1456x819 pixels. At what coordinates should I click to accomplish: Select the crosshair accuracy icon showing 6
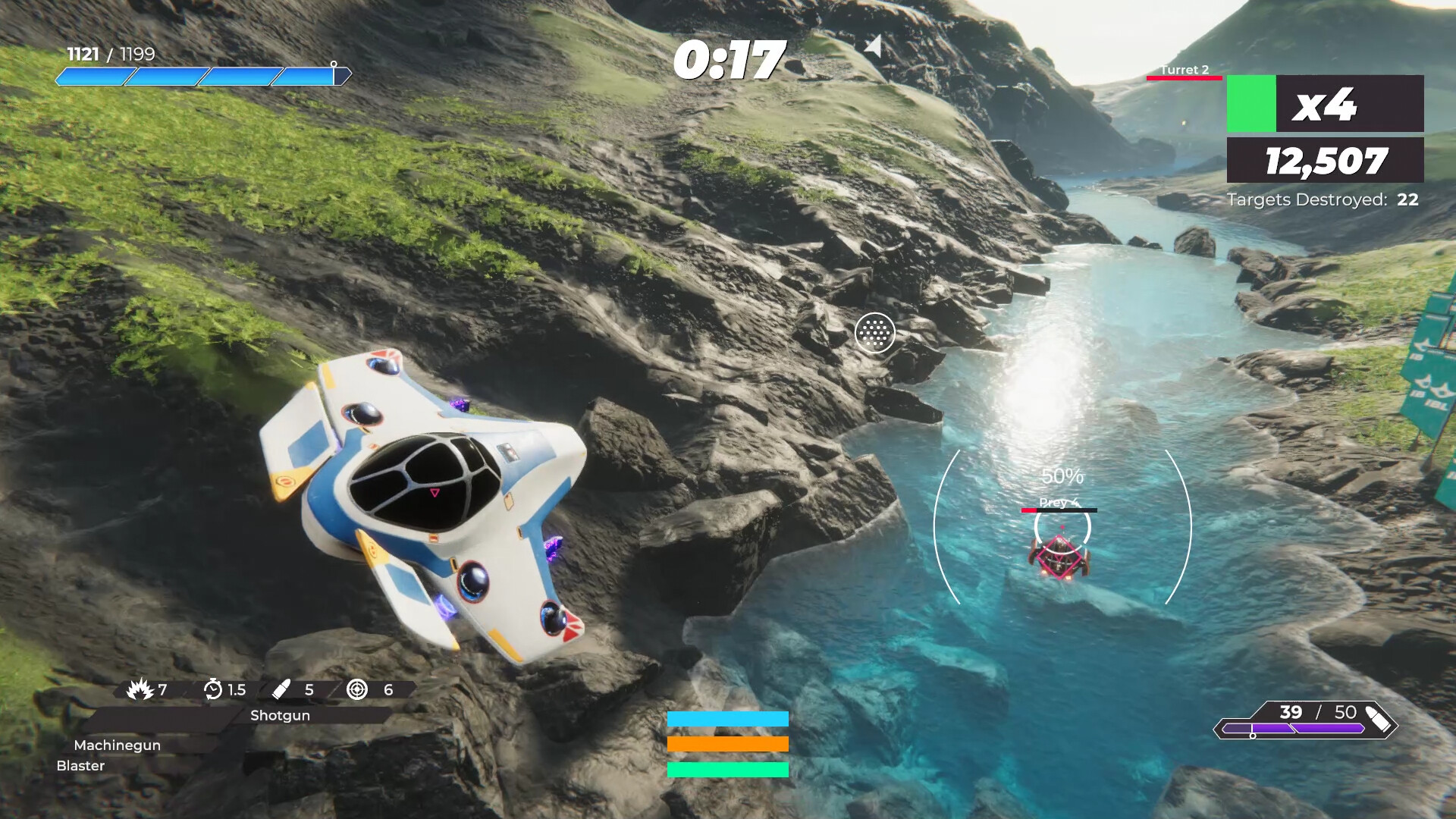355,690
